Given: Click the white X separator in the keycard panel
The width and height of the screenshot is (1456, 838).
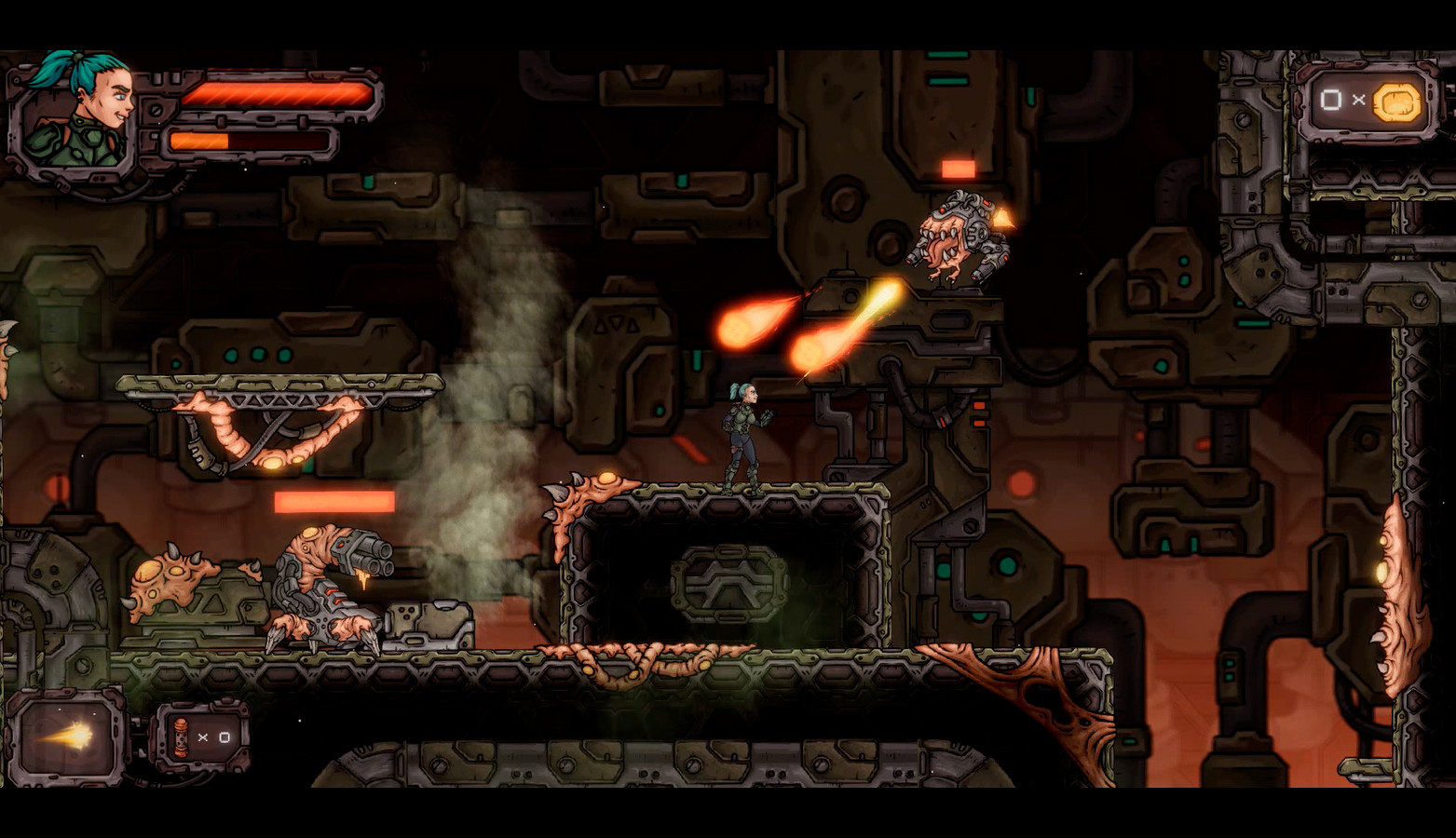Looking at the screenshot, I should click(1359, 100).
